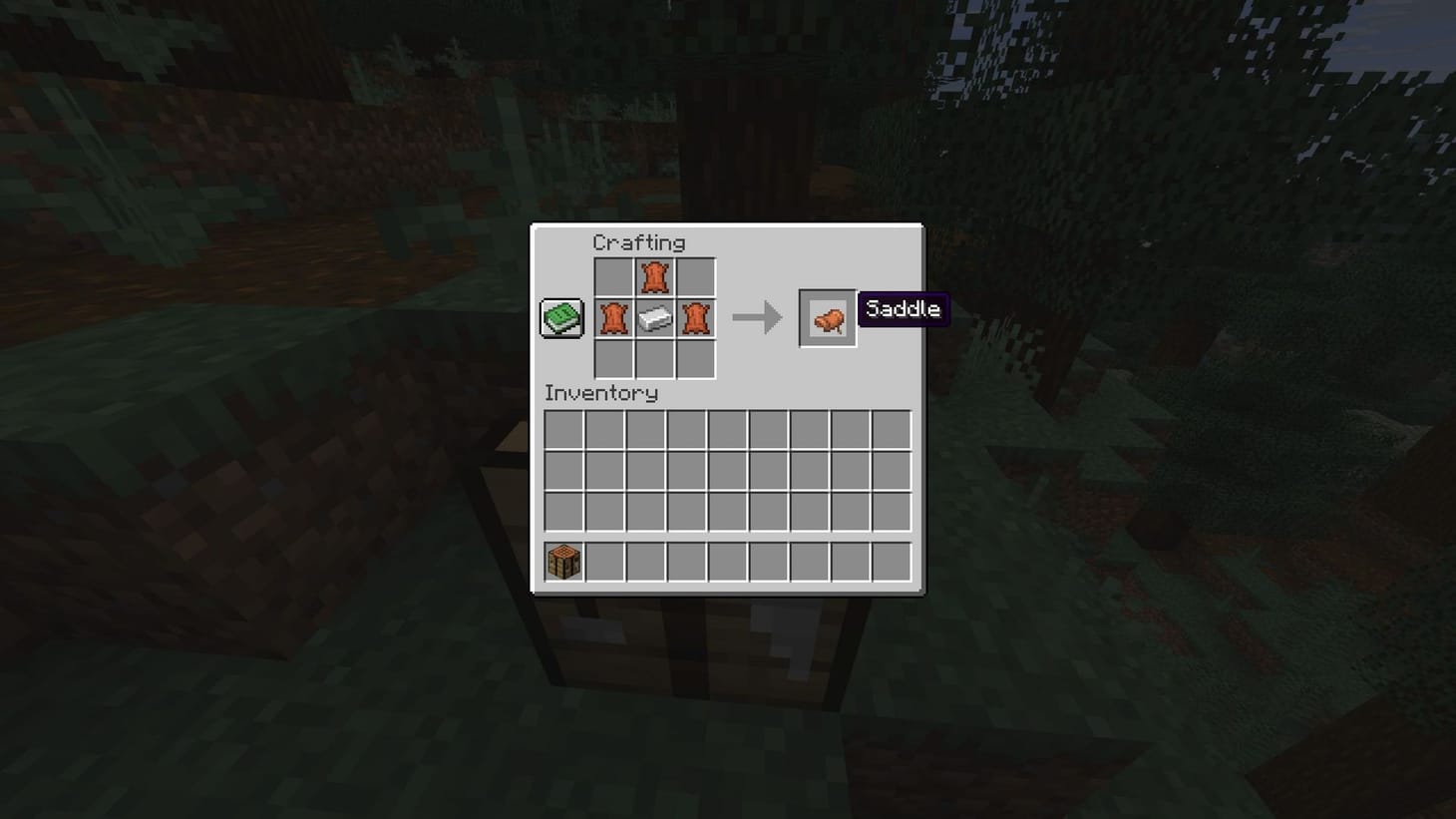Click the empty top-left crafting slot
The image size is (1456, 819).
point(612,276)
